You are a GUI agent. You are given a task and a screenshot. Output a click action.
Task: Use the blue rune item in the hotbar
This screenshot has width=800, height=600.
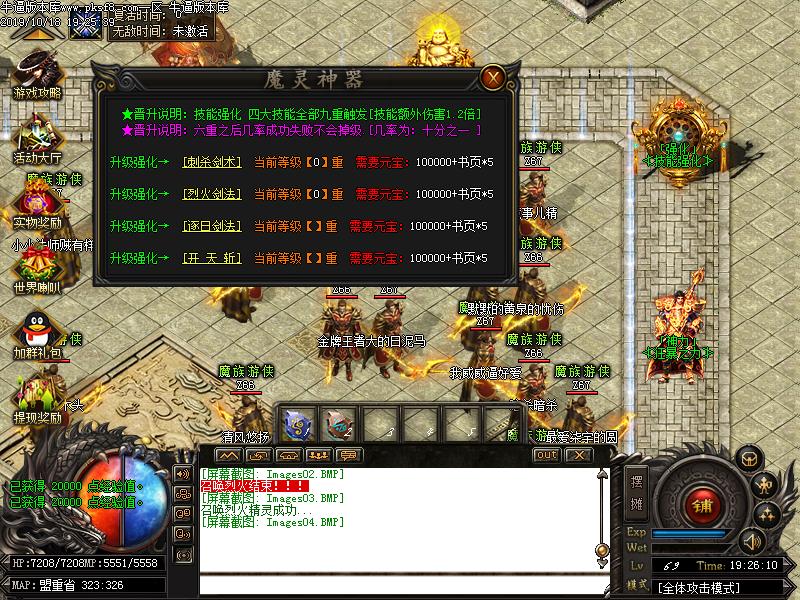pos(297,425)
